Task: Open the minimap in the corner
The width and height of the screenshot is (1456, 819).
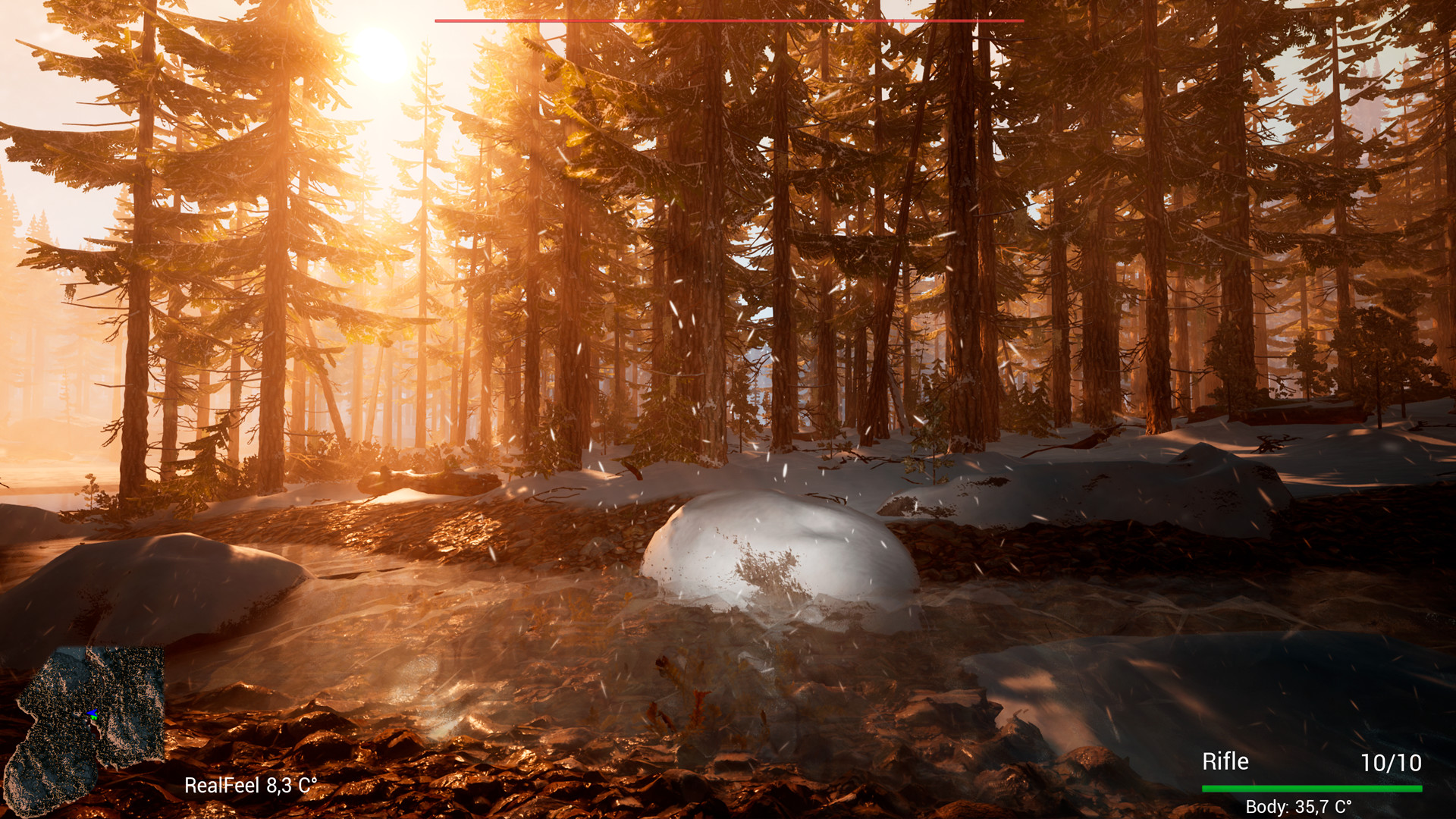Action: pos(83,728)
